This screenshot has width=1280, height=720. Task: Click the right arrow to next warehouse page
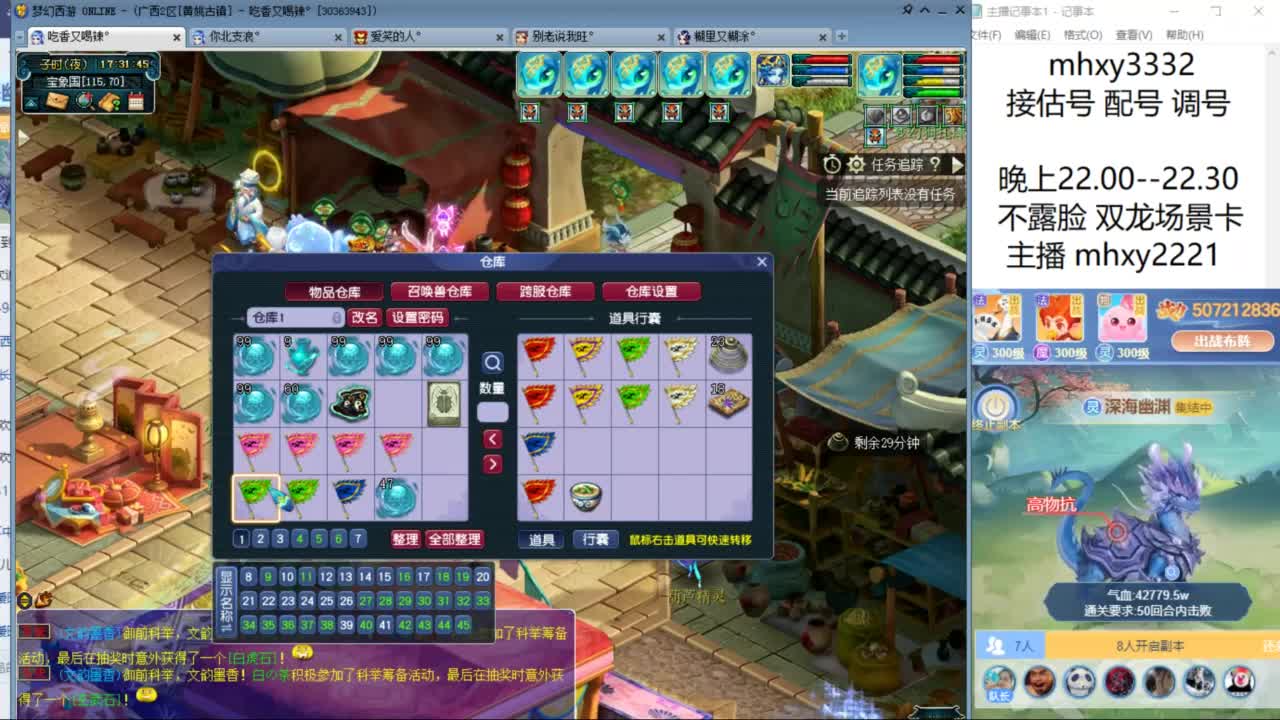pyautogui.click(x=493, y=463)
